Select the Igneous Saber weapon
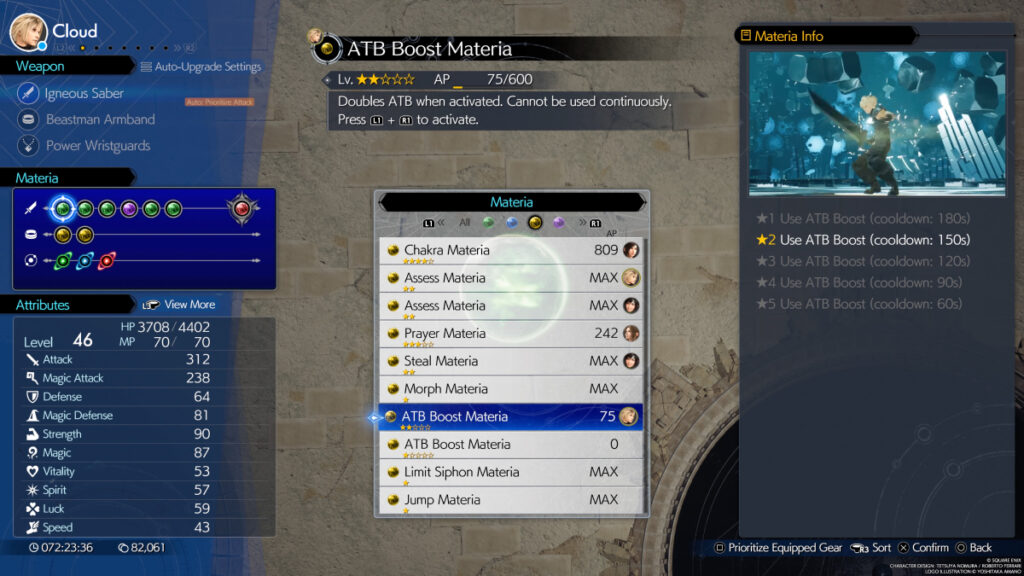 point(84,94)
